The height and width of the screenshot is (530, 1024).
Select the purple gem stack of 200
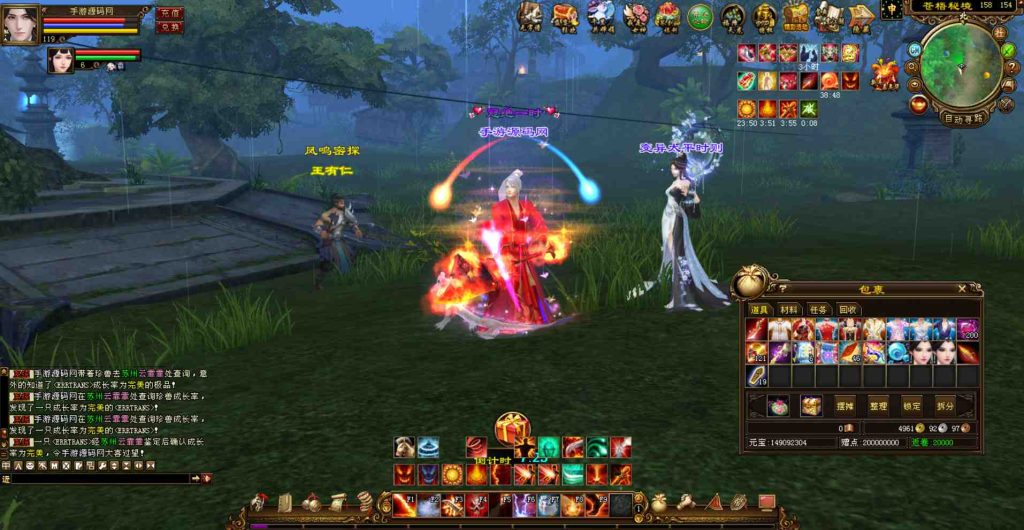click(967, 329)
